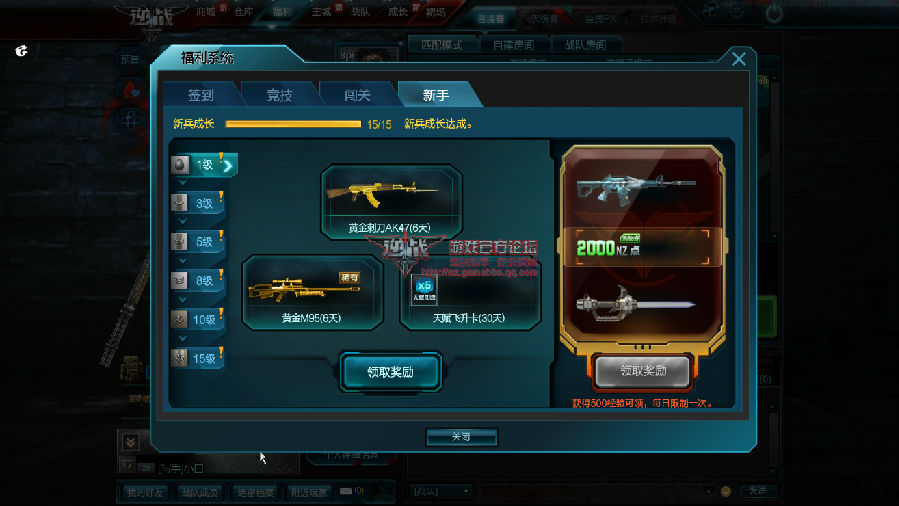899x506 pixels.
Task: Switch to the 签到 tab
Action: pyautogui.click(x=201, y=95)
